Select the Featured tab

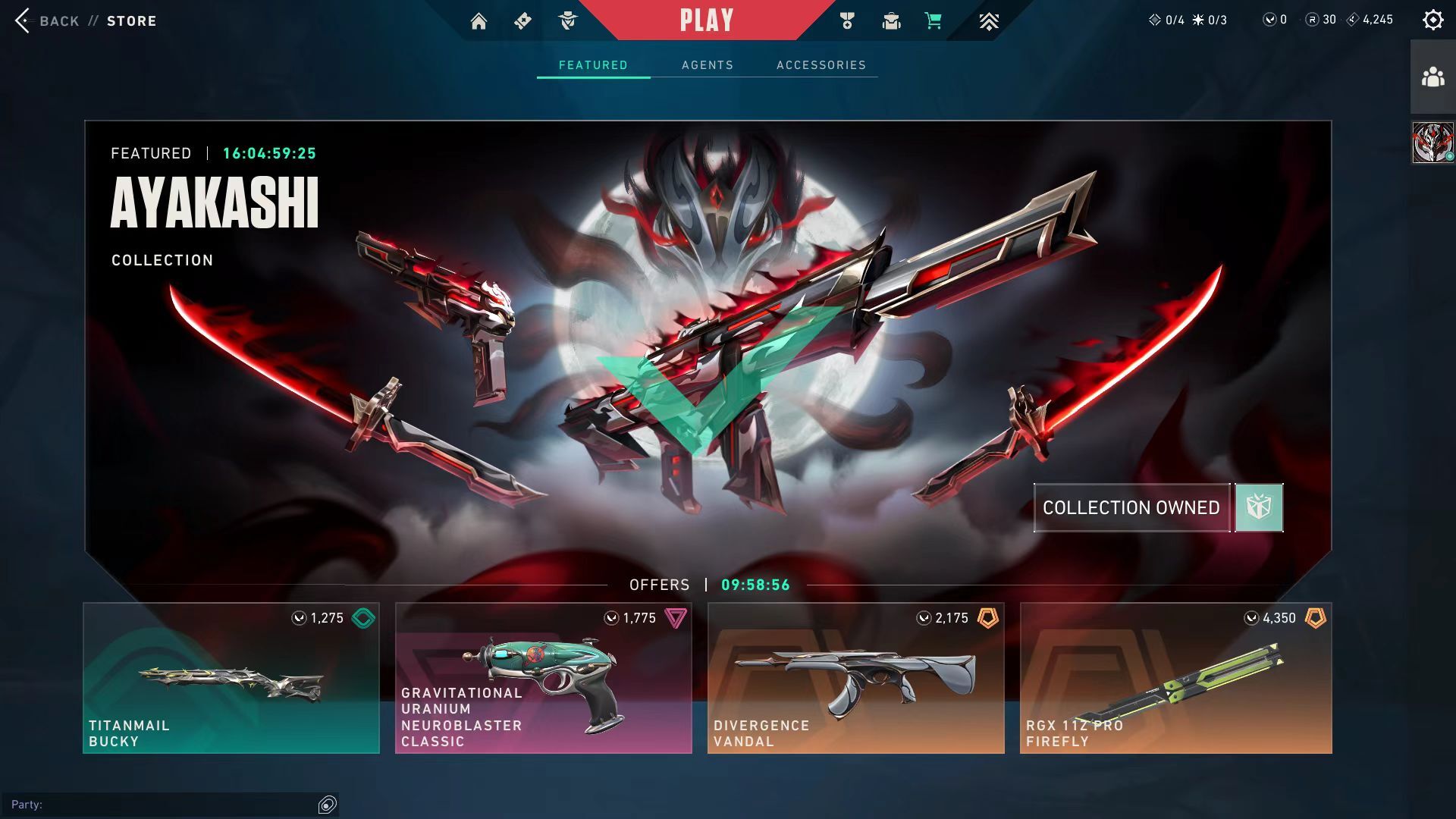click(593, 65)
